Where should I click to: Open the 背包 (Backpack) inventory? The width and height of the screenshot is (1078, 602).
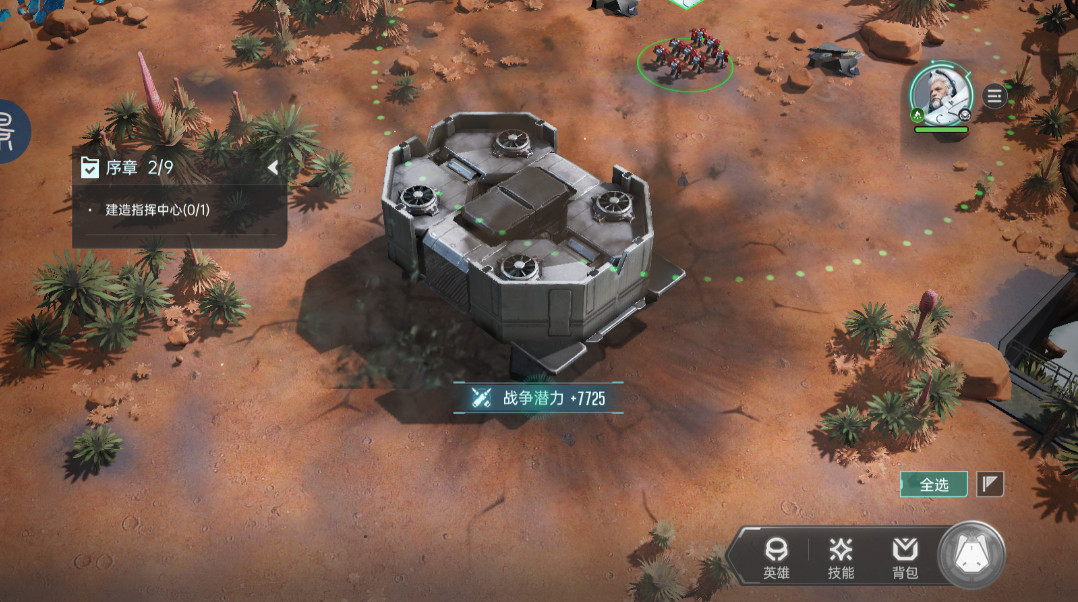point(905,558)
